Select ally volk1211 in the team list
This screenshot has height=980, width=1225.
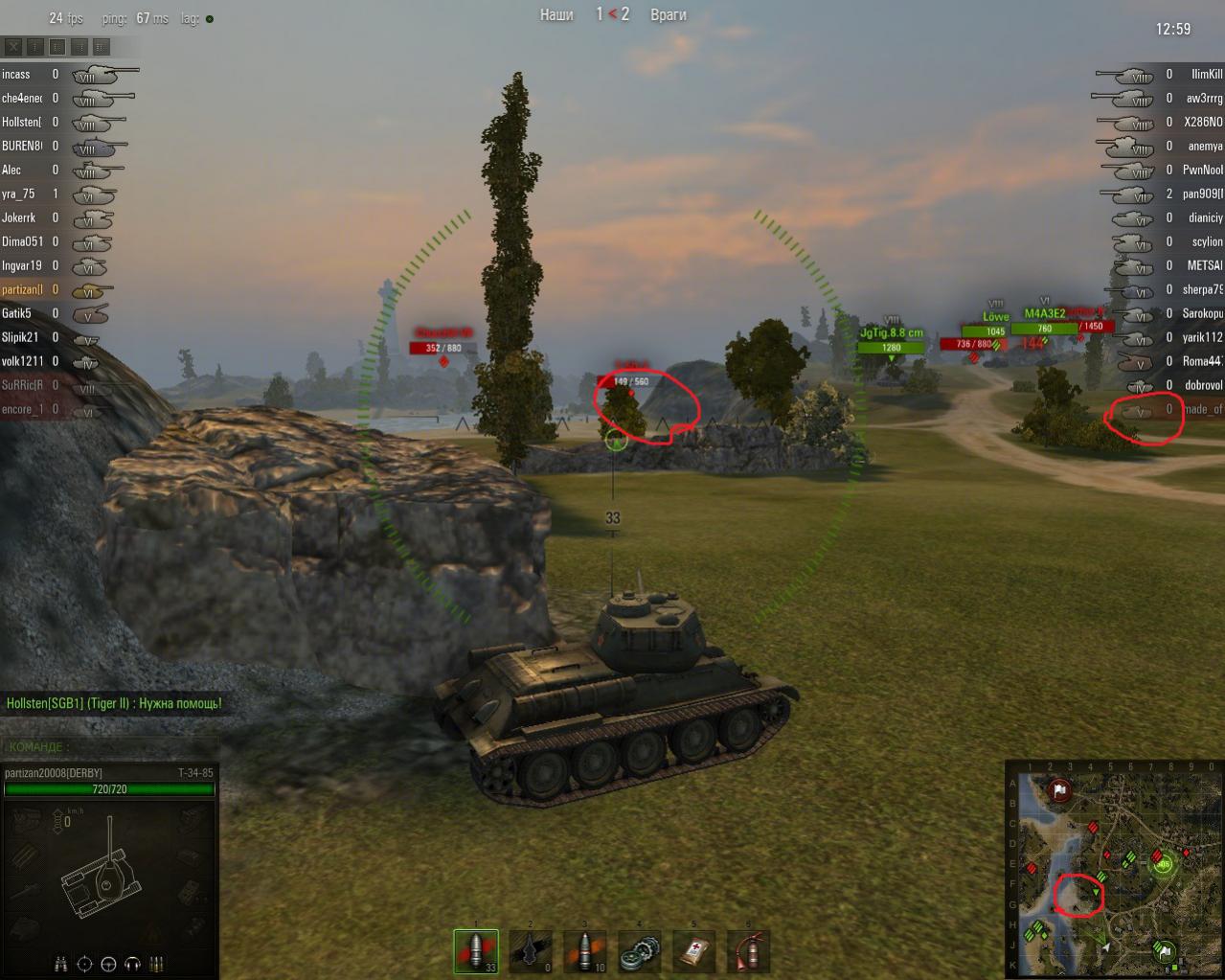click(22, 361)
